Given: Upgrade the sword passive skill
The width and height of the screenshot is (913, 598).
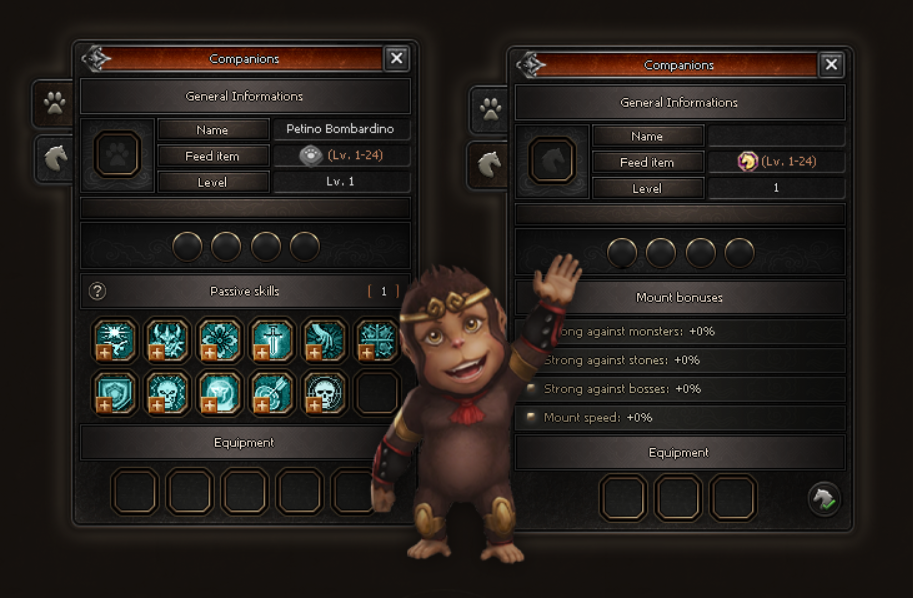Looking at the screenshot, I should (x=260, y=351).
